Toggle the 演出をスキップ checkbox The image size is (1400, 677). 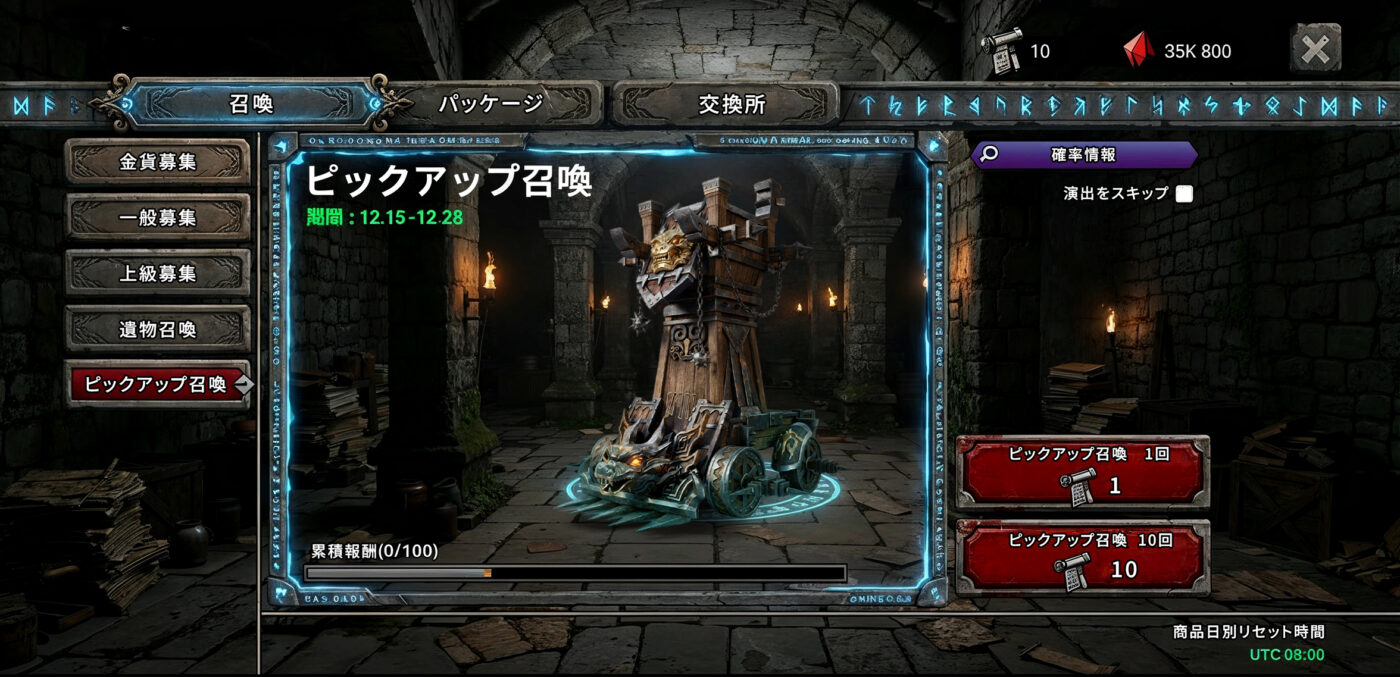pos(1184,194)
